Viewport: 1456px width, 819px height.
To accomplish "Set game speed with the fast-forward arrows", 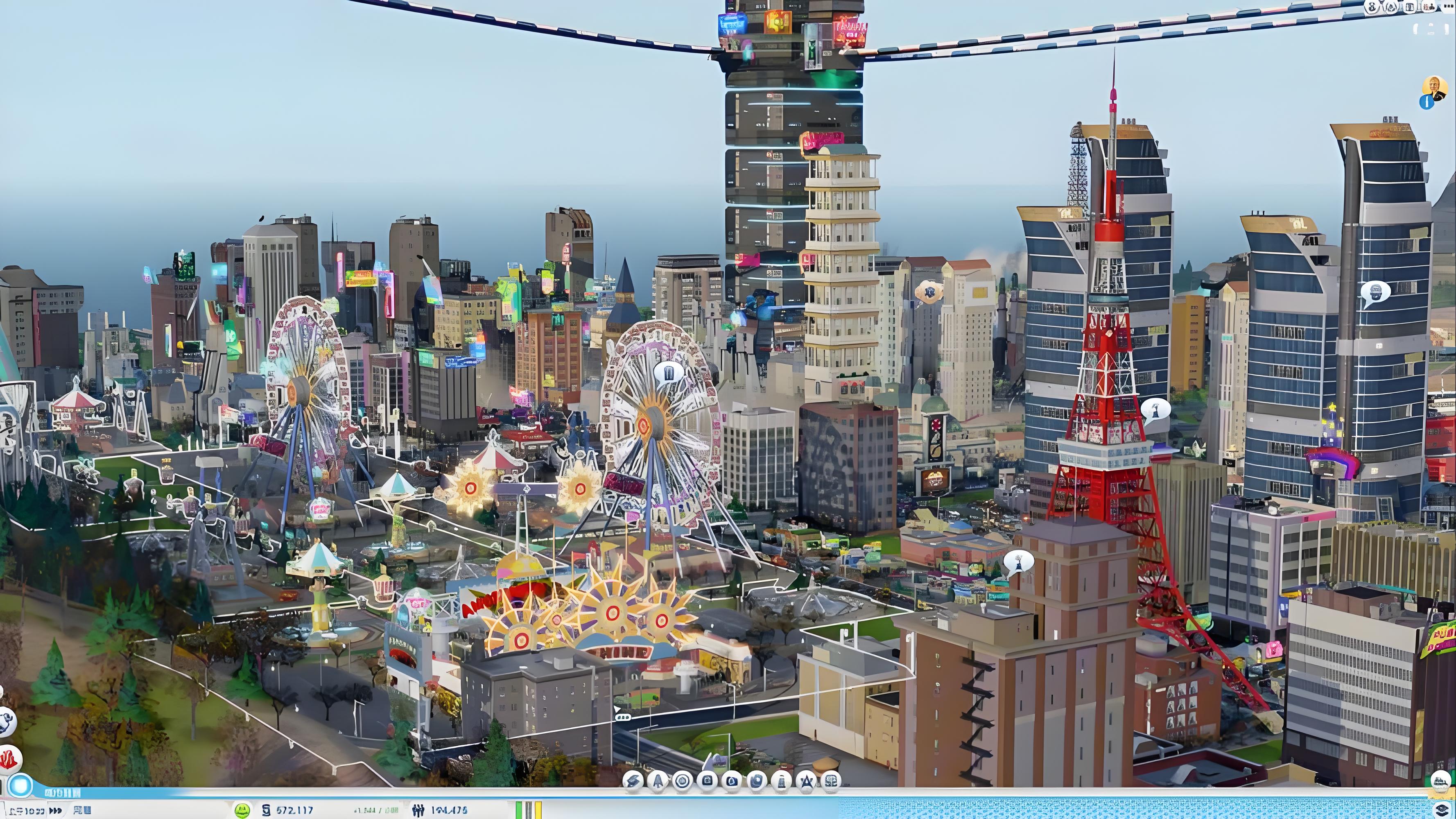I will pos(55,810).
